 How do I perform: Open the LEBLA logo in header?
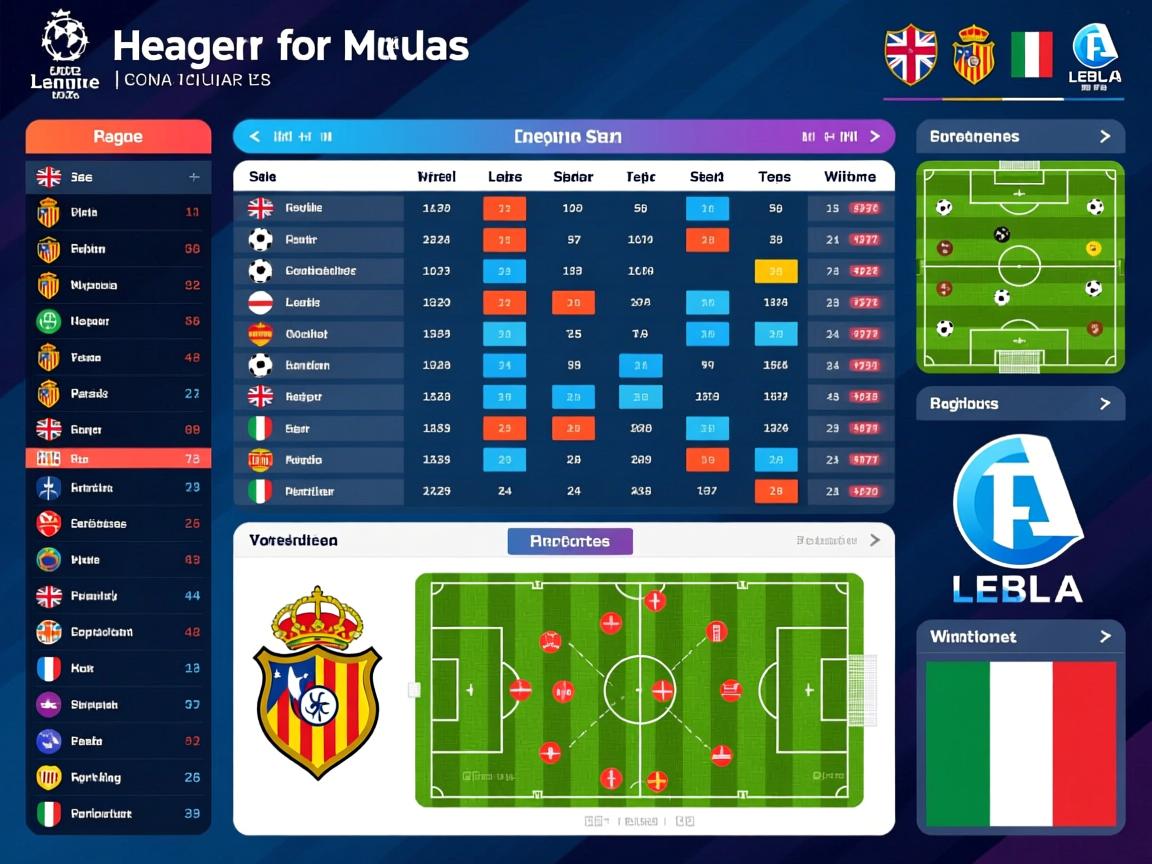click(1095, 56)
